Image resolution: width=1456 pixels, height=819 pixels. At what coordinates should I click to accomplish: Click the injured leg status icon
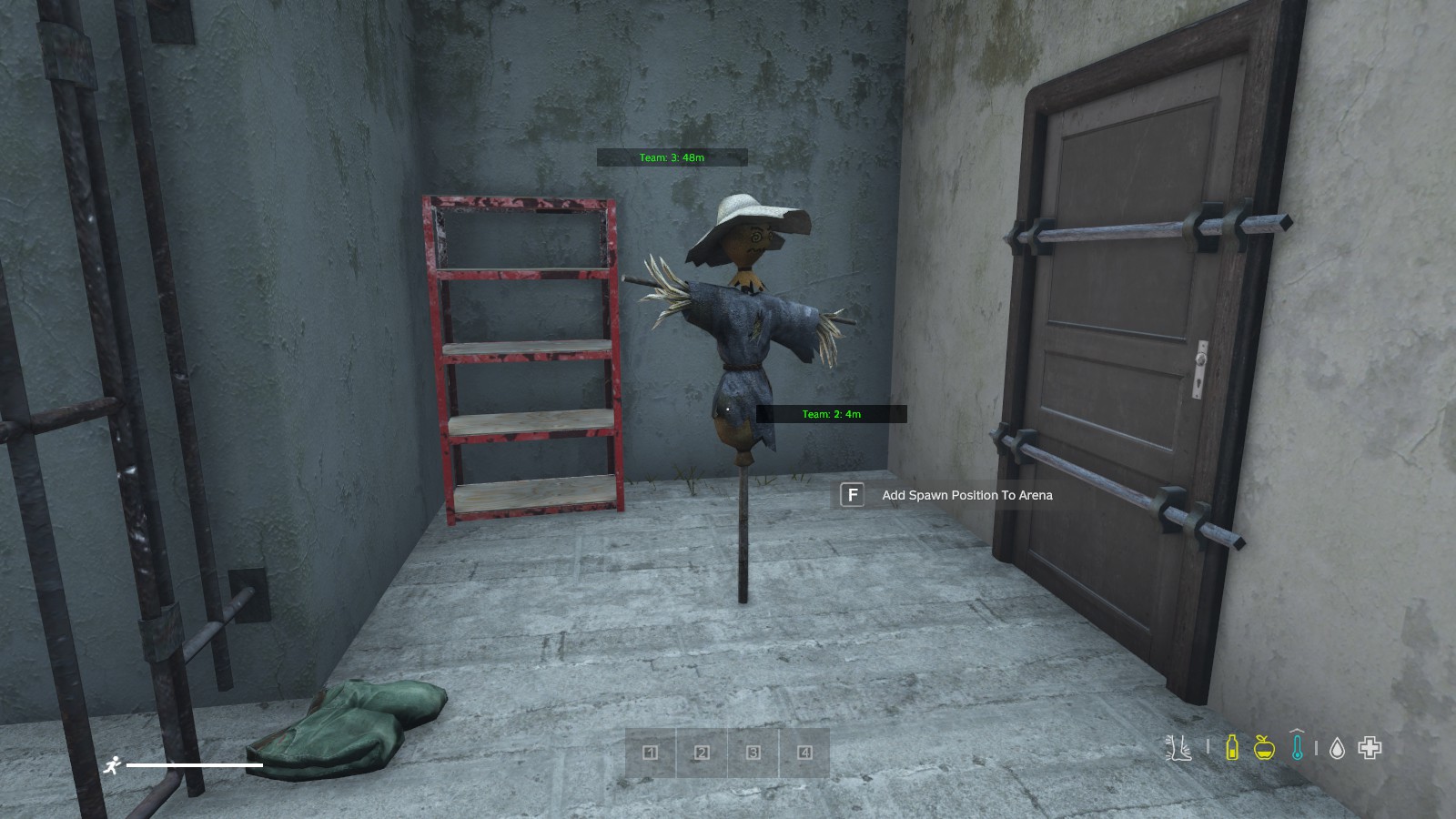pos(1178,748)
